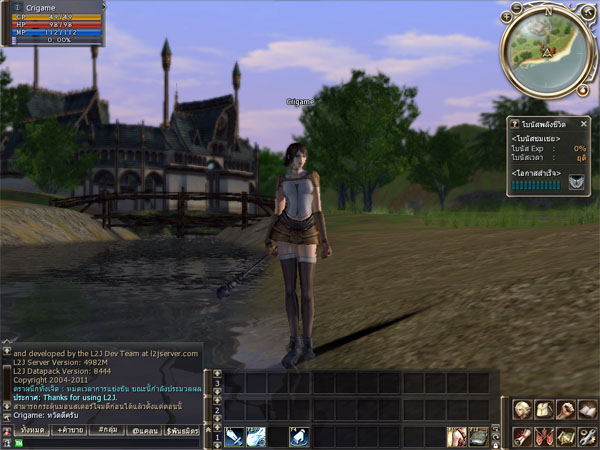Click the minimap zoom-in plus button
The height and width of the screenshot is (450, 600).
tap(508, 17)
